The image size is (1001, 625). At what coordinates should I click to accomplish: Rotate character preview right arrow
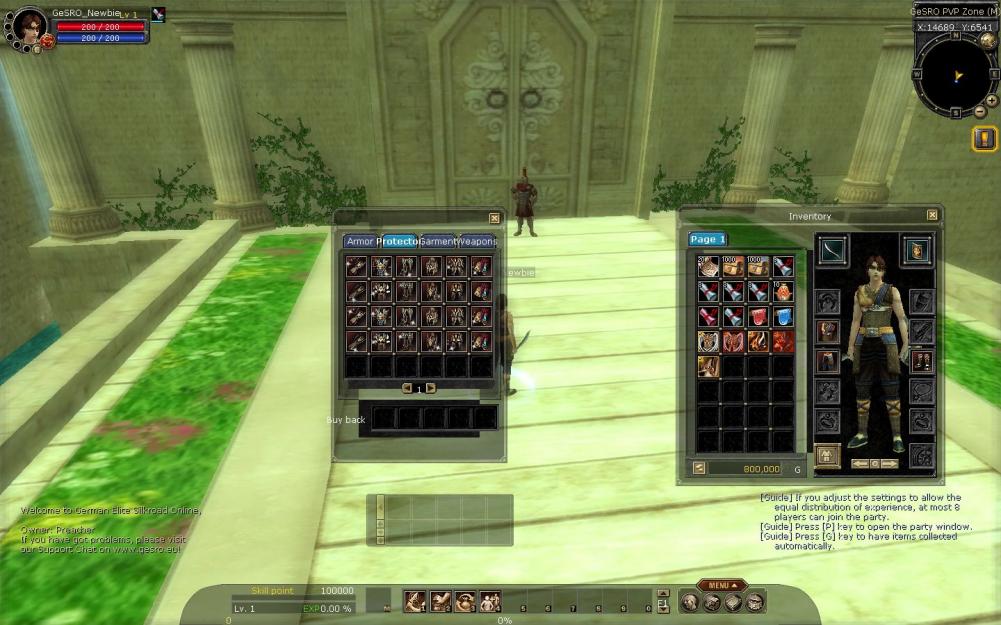890,464
